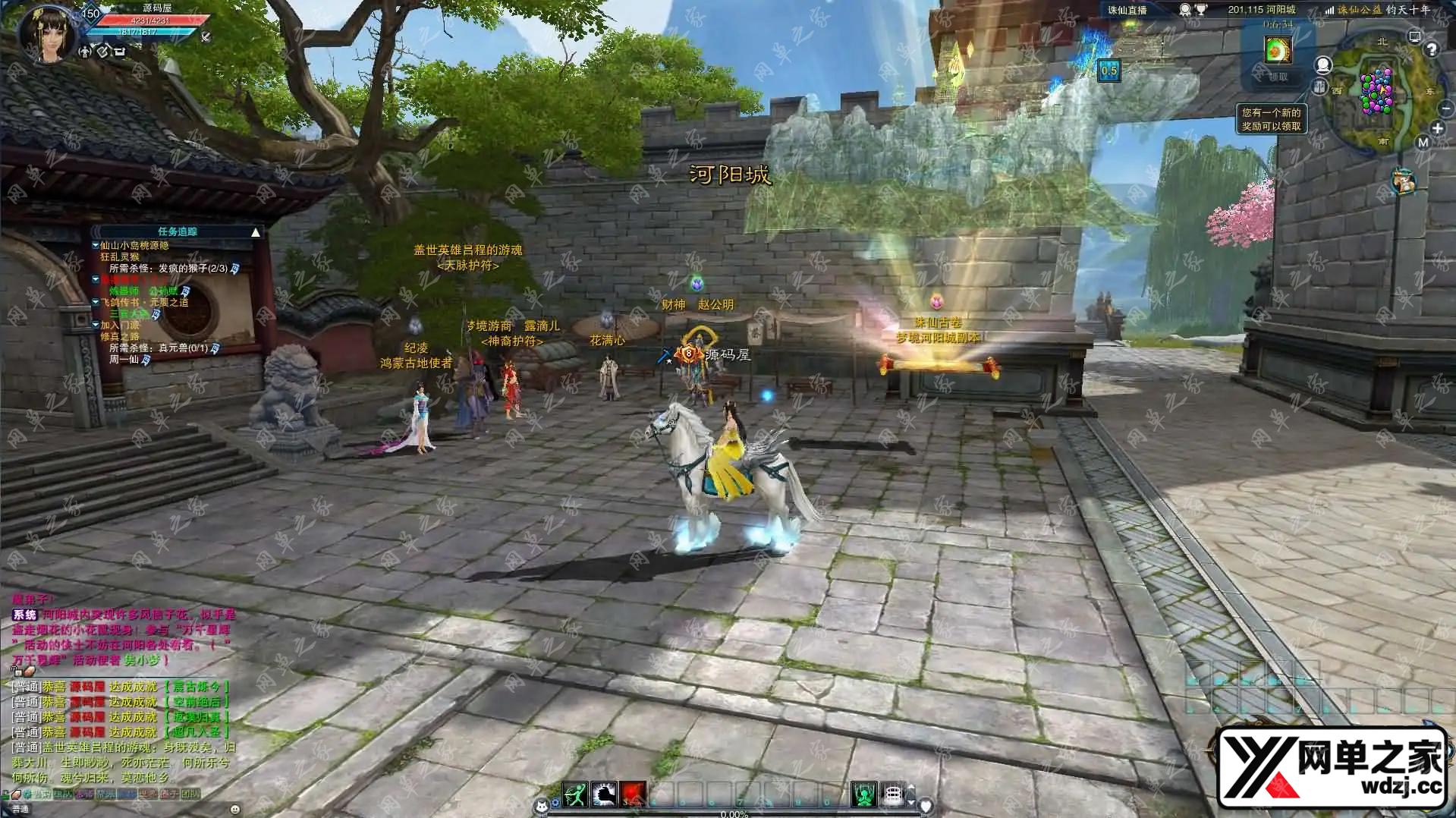Viewport: 1456px width, 818px height.
Task: Click the 0.5 blue buff icon
Action: pyautogui.click(x=1109, y=71)
